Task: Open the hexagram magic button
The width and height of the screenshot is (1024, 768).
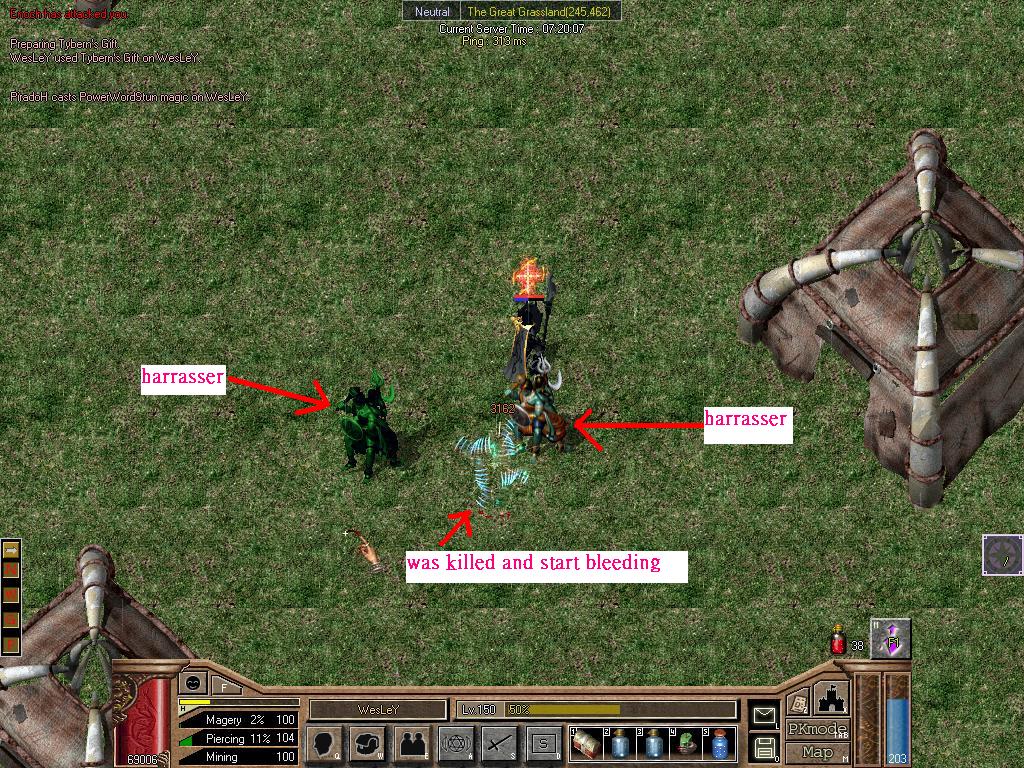Action: 456,744
